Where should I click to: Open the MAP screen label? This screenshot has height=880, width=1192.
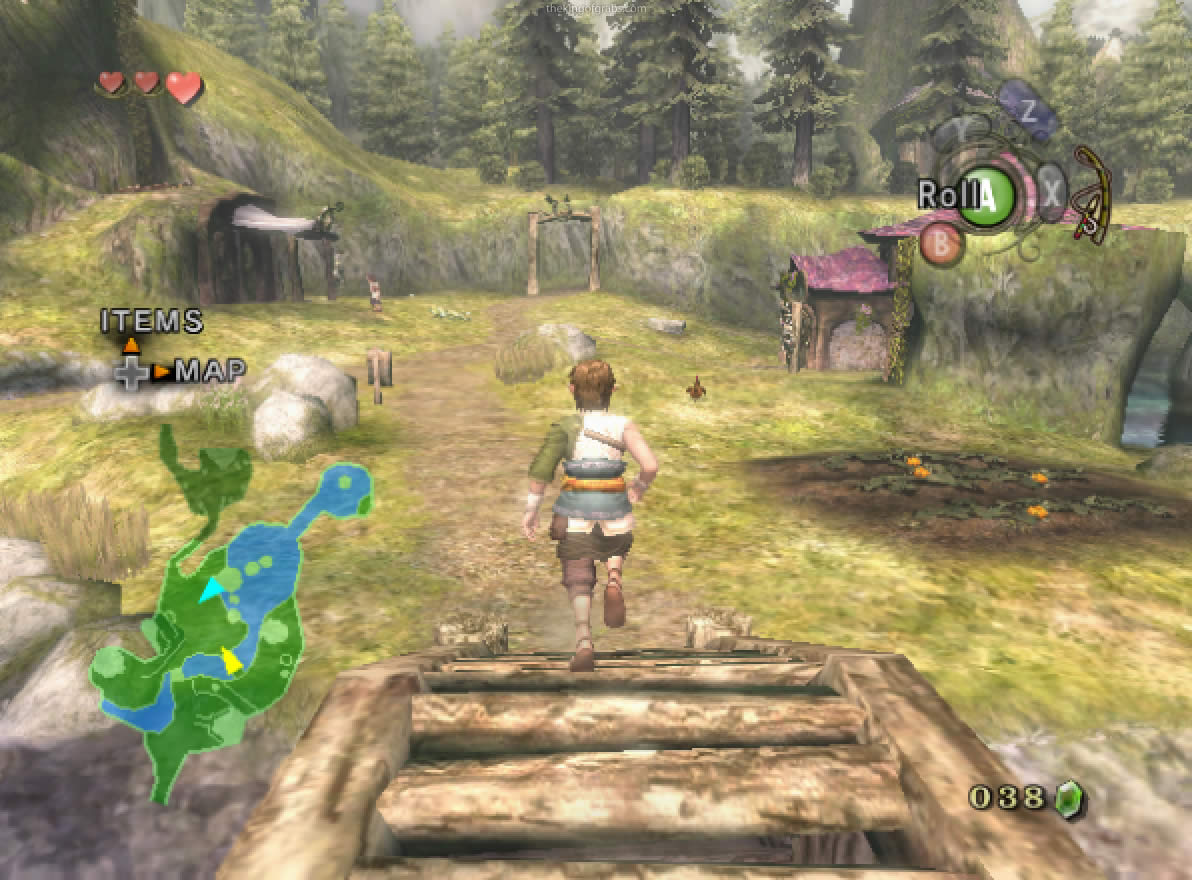tap(210, 372)
